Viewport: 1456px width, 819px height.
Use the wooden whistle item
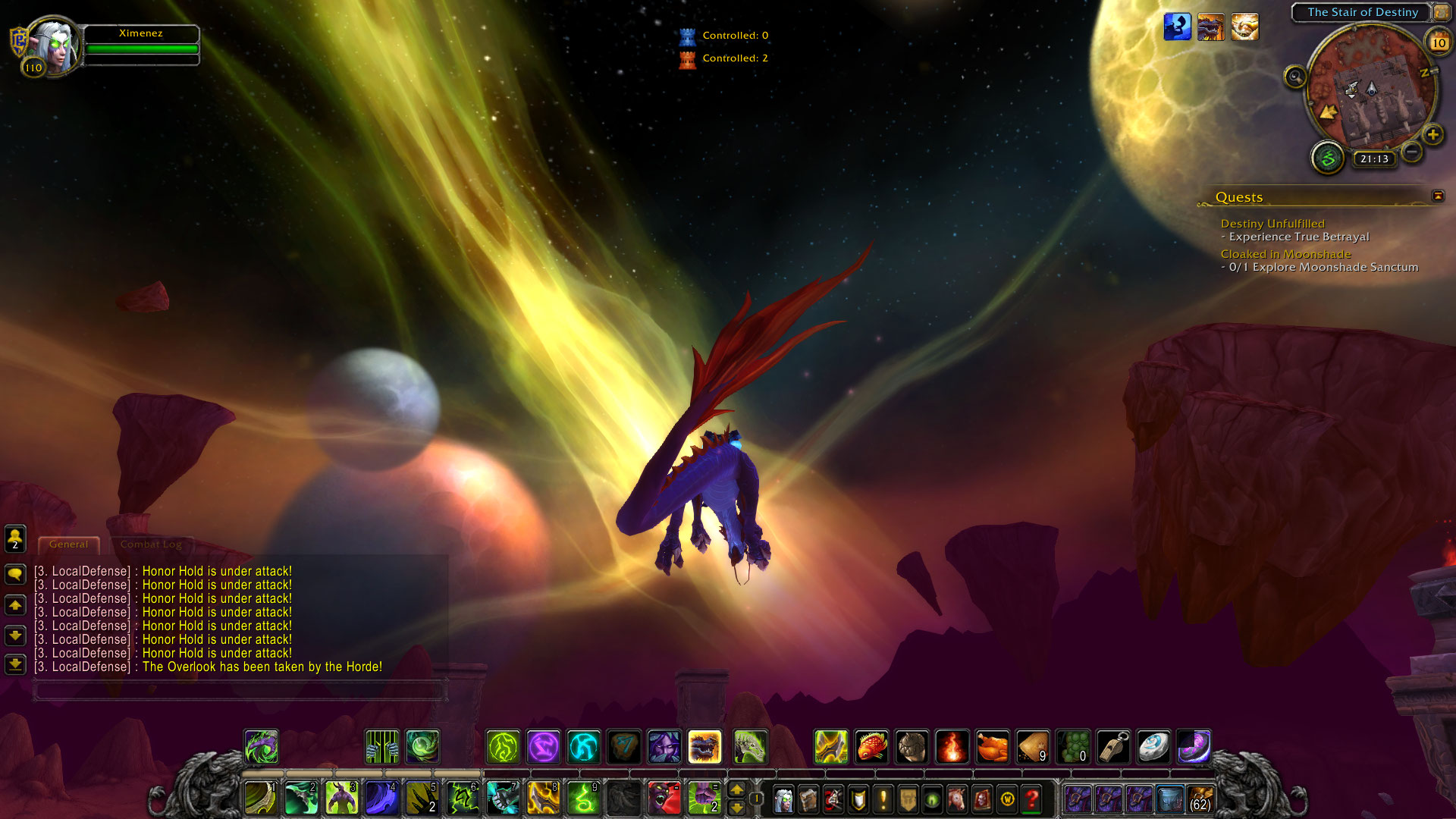click(x=1113, y=747)
